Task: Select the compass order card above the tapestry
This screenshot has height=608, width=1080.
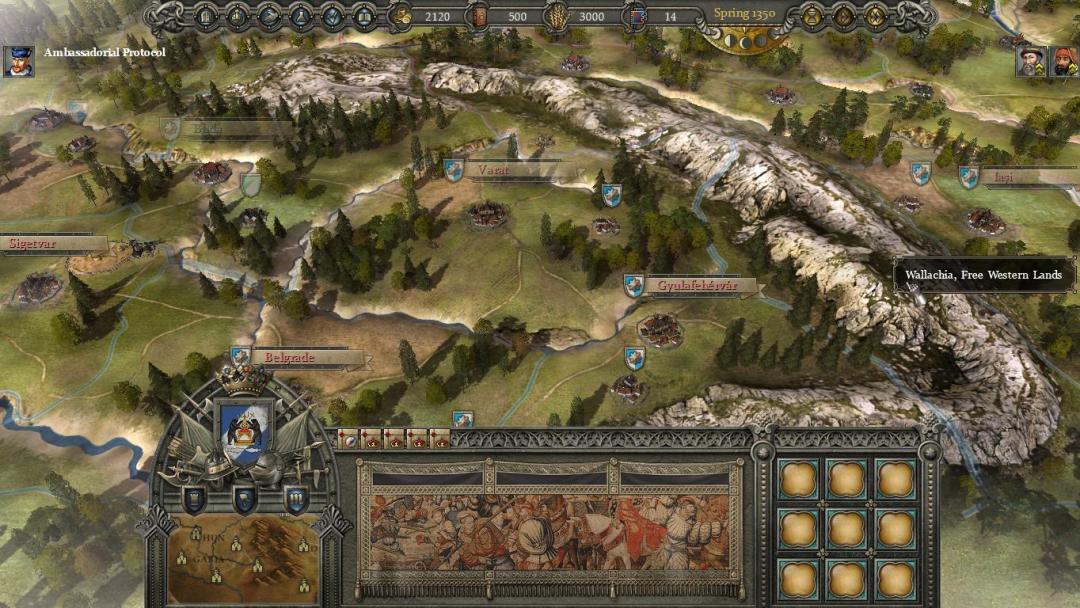Action: click(x=349, y=439)
